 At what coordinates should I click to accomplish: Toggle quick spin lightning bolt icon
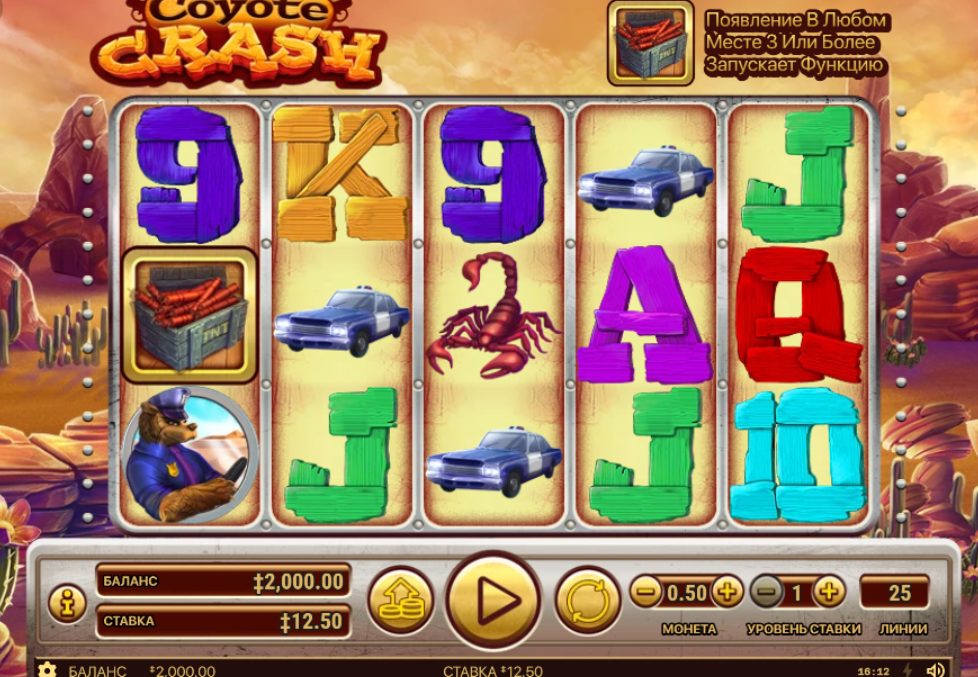click(x=907, y=669)
